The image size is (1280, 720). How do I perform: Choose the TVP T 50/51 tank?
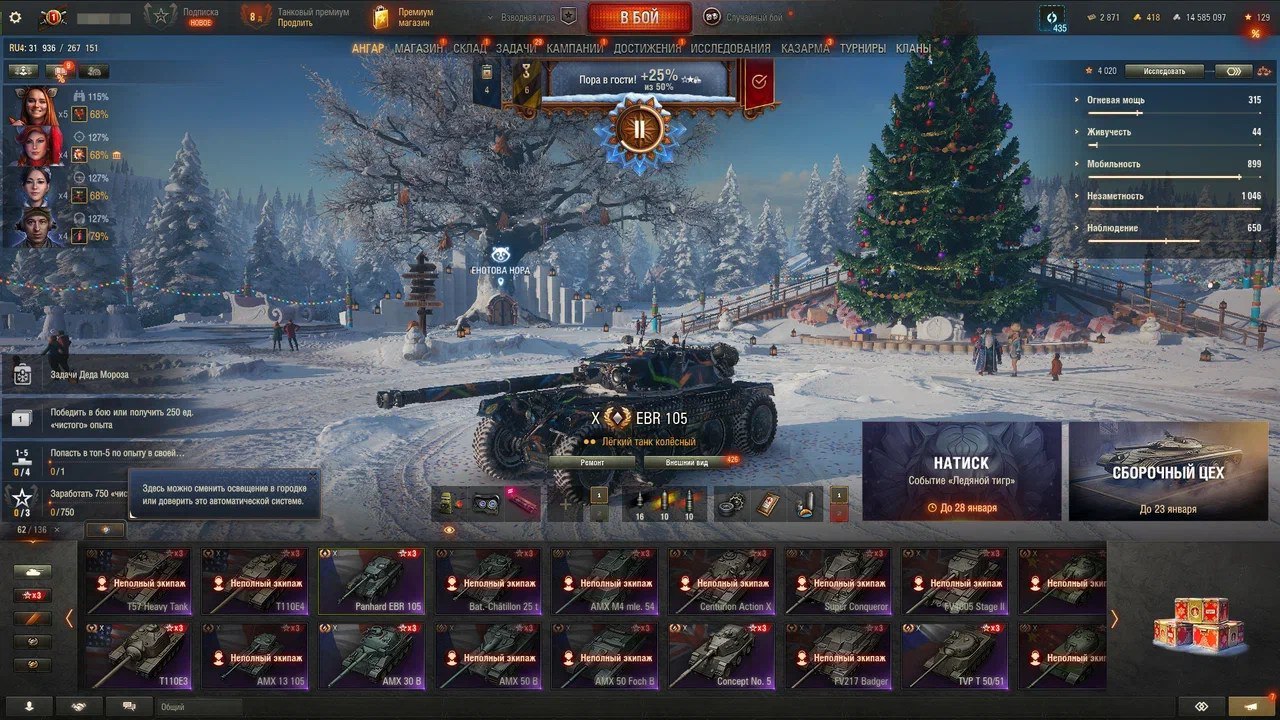coord(955,656)
